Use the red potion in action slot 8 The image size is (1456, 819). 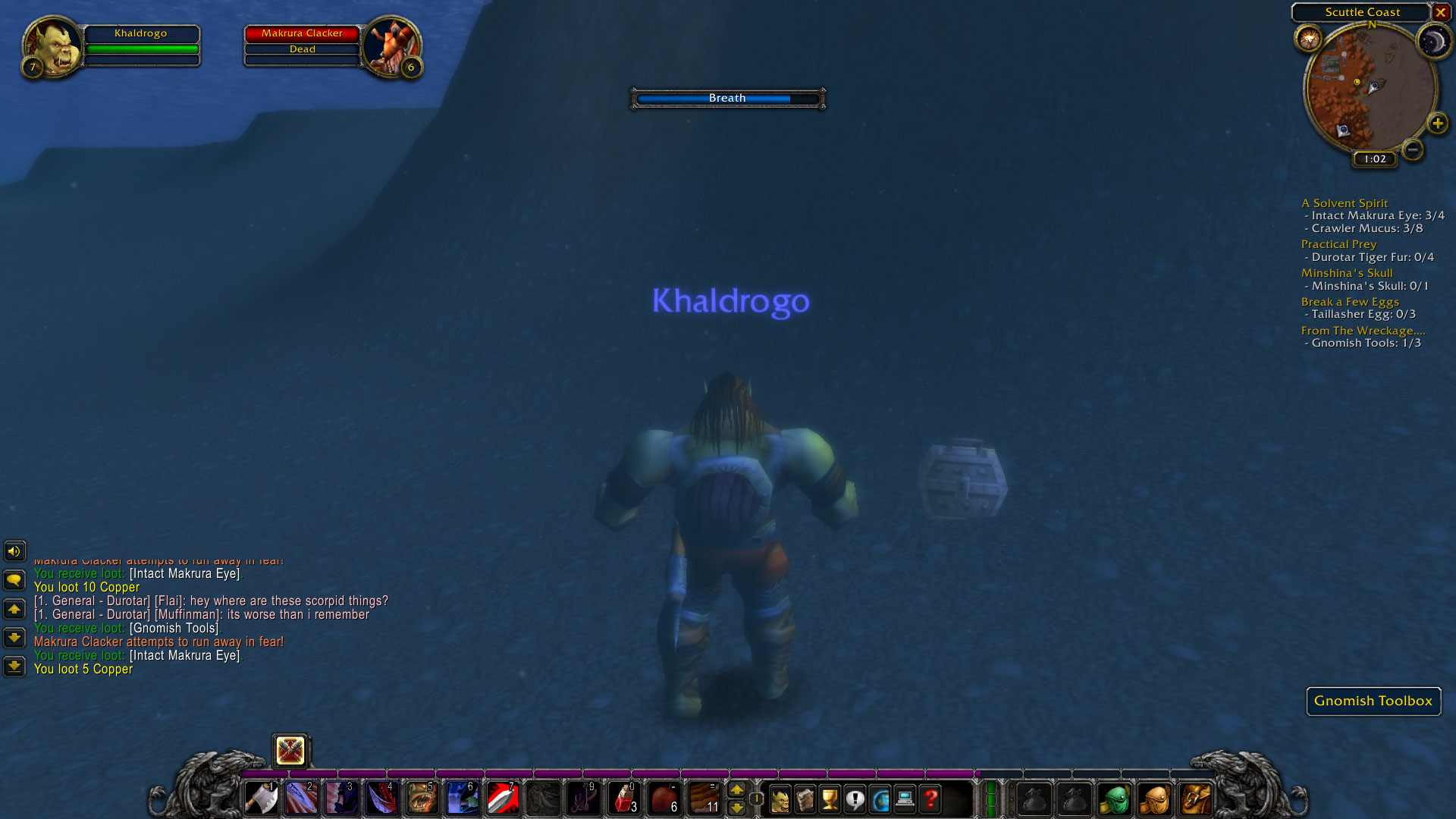coord(622,799)
